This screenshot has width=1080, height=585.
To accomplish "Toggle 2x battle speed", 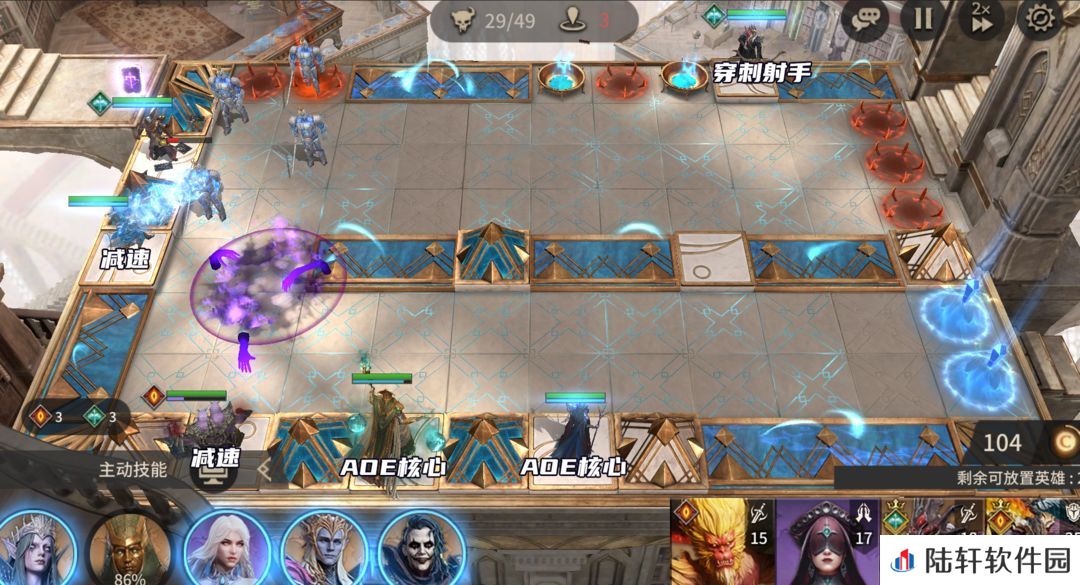I will (981, 18).
